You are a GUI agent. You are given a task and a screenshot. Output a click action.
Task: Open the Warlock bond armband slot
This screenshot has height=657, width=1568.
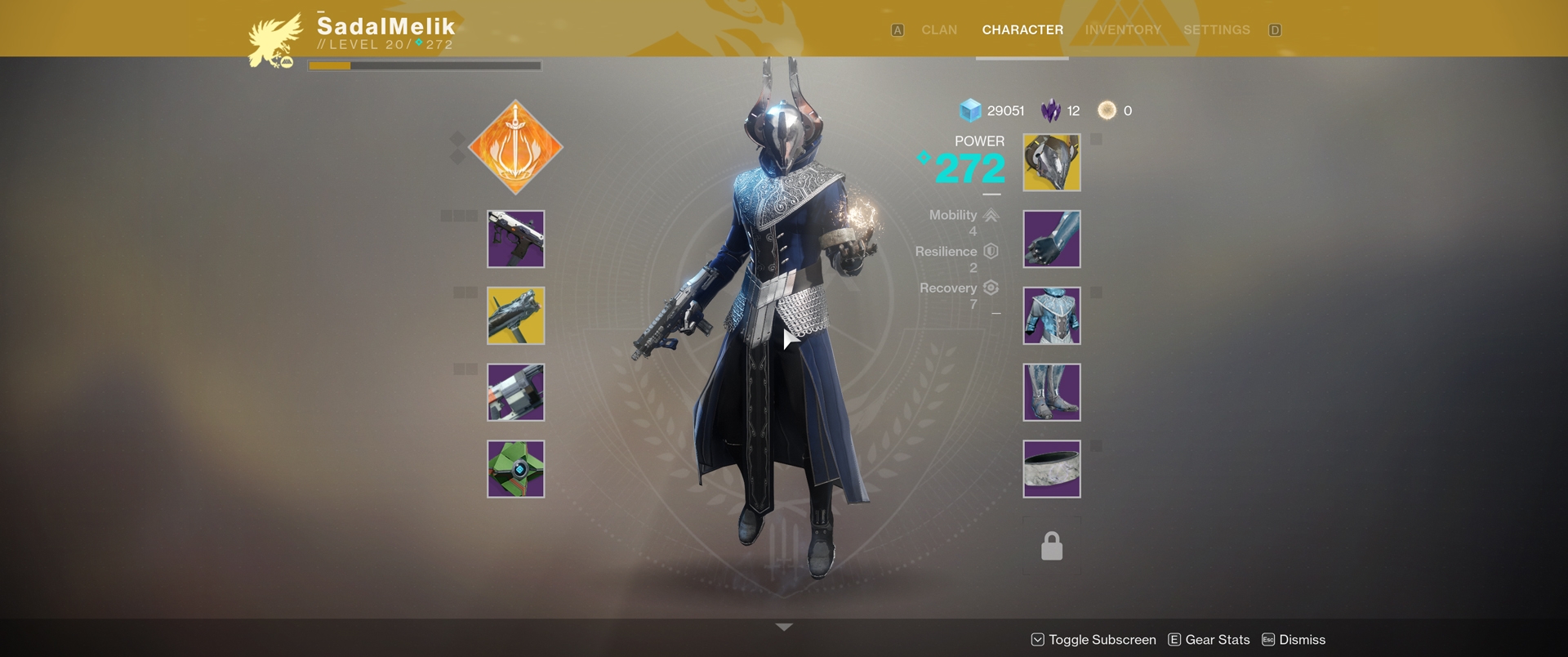click(1051, 469)
